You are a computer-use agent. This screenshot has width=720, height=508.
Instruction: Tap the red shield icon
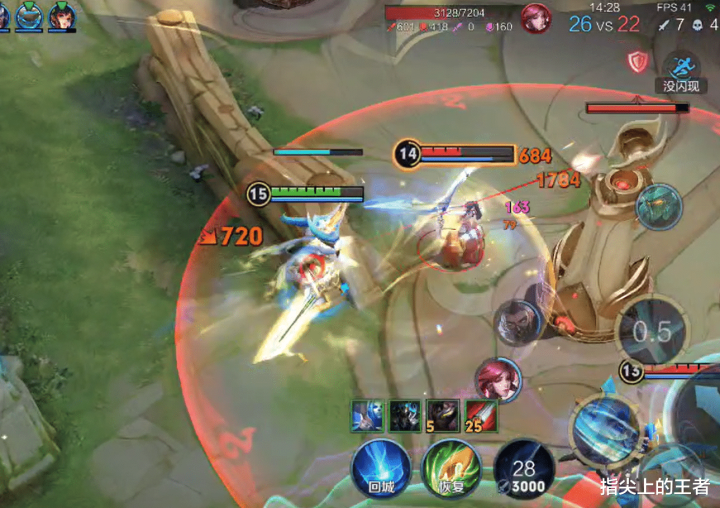(637, 62)
